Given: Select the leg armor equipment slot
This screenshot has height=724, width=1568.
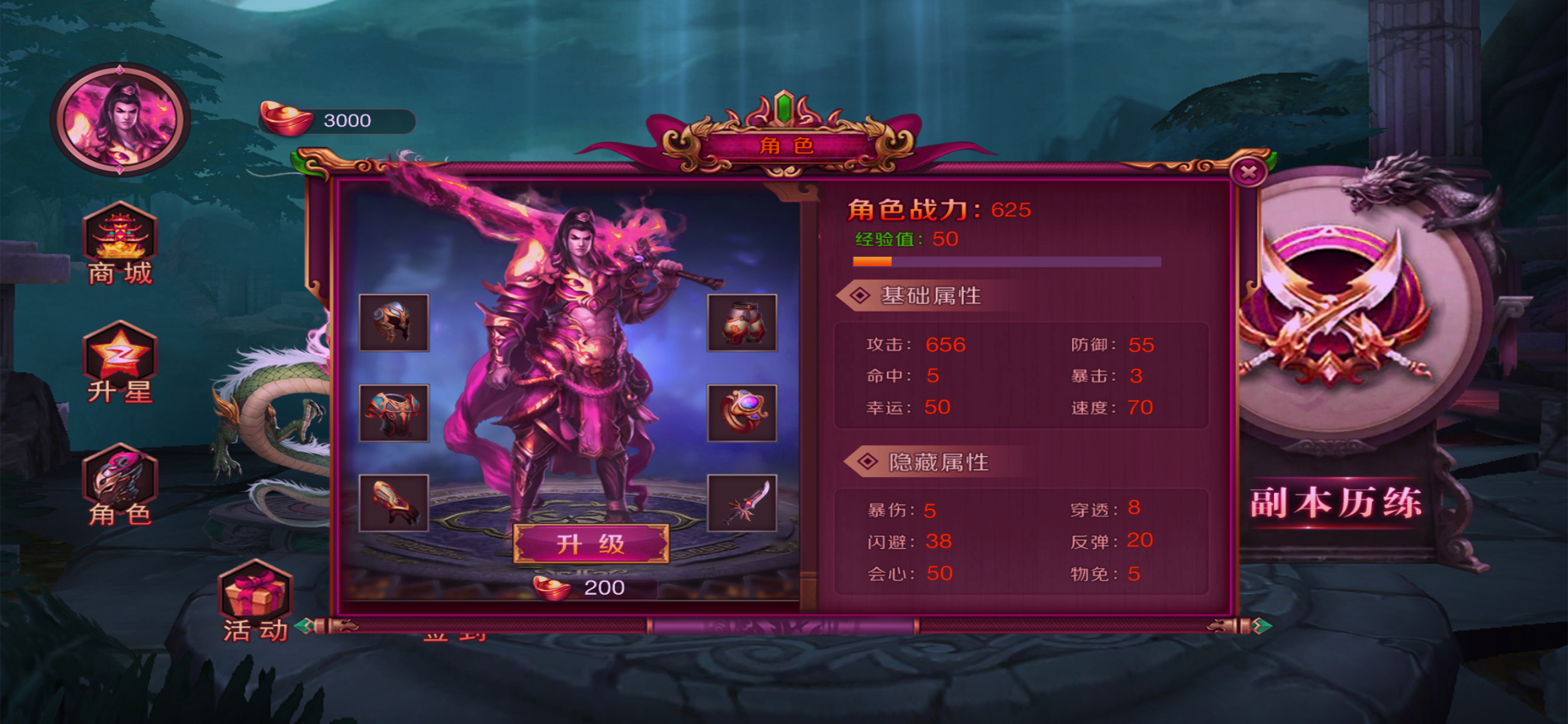Looking at the screenshot, I should 741,322.
